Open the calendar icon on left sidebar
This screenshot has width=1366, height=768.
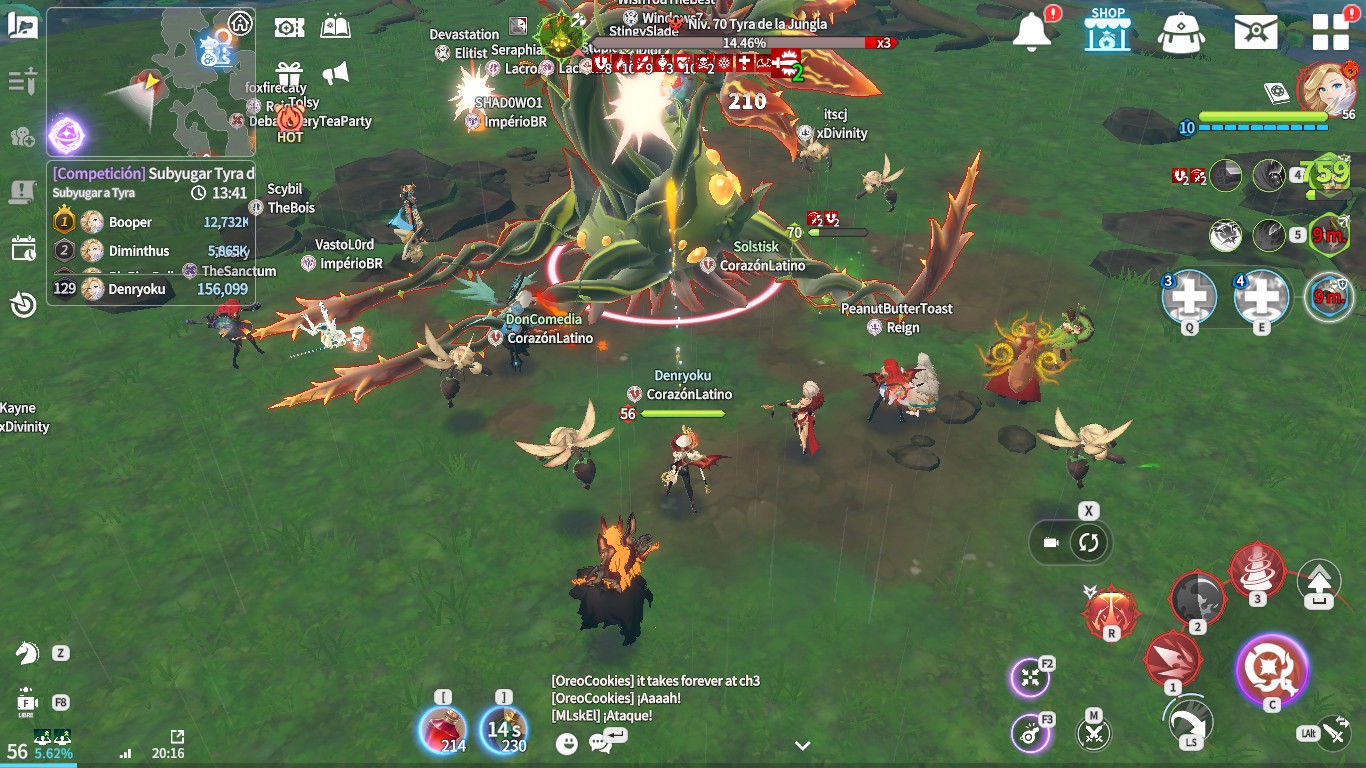[x=23, y=249]
